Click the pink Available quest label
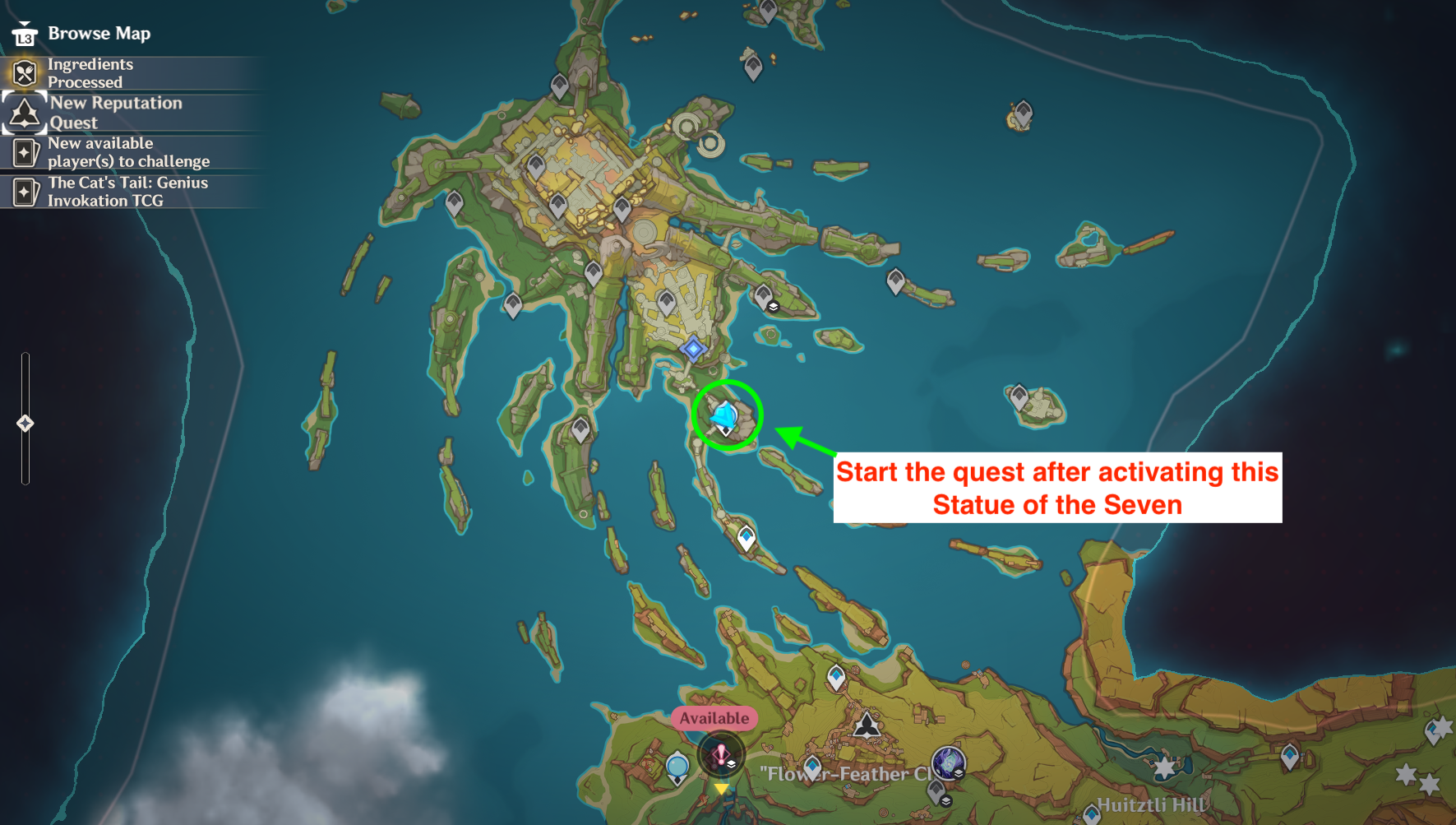The image size is (1456, 825). pos(714,718)
